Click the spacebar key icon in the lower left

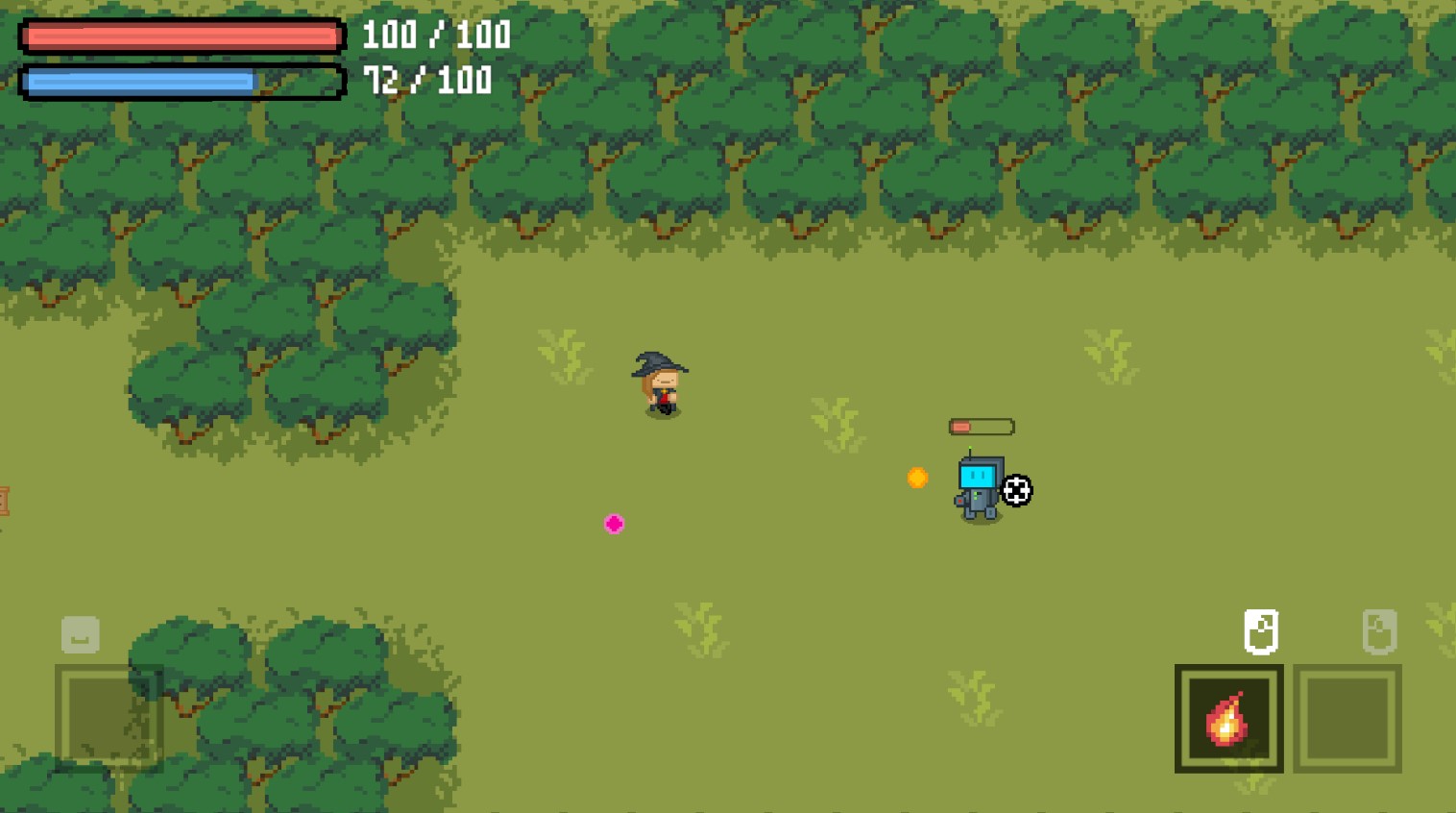(80, 634)
